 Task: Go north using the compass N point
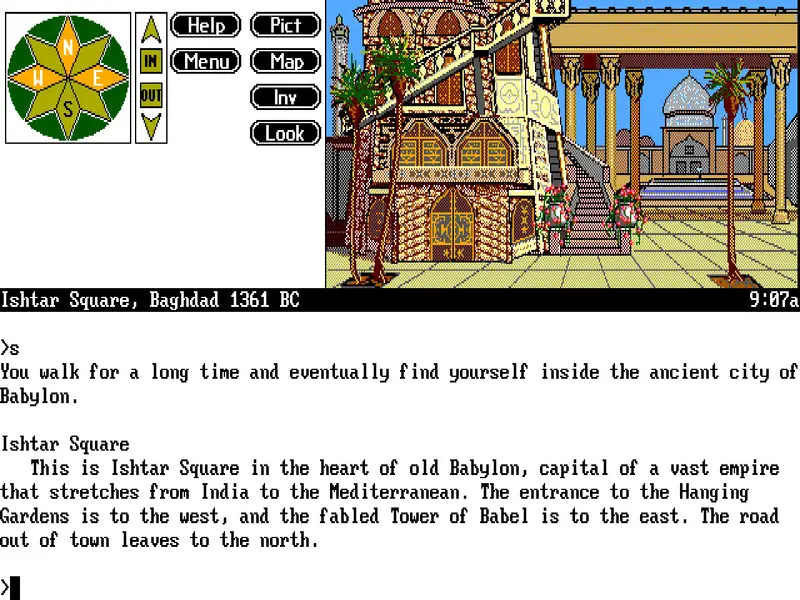(68, 46)
